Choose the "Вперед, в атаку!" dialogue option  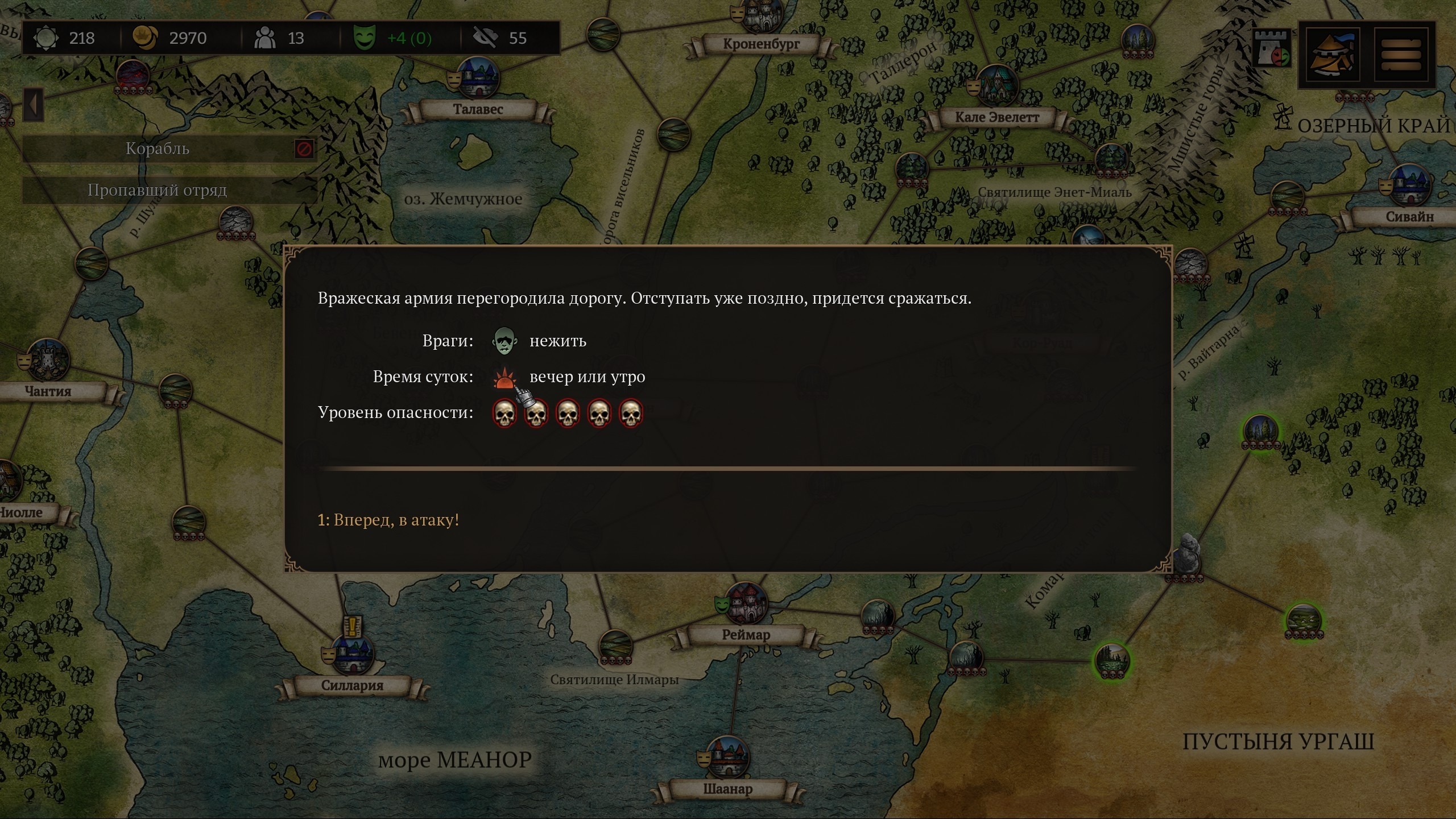388,520
